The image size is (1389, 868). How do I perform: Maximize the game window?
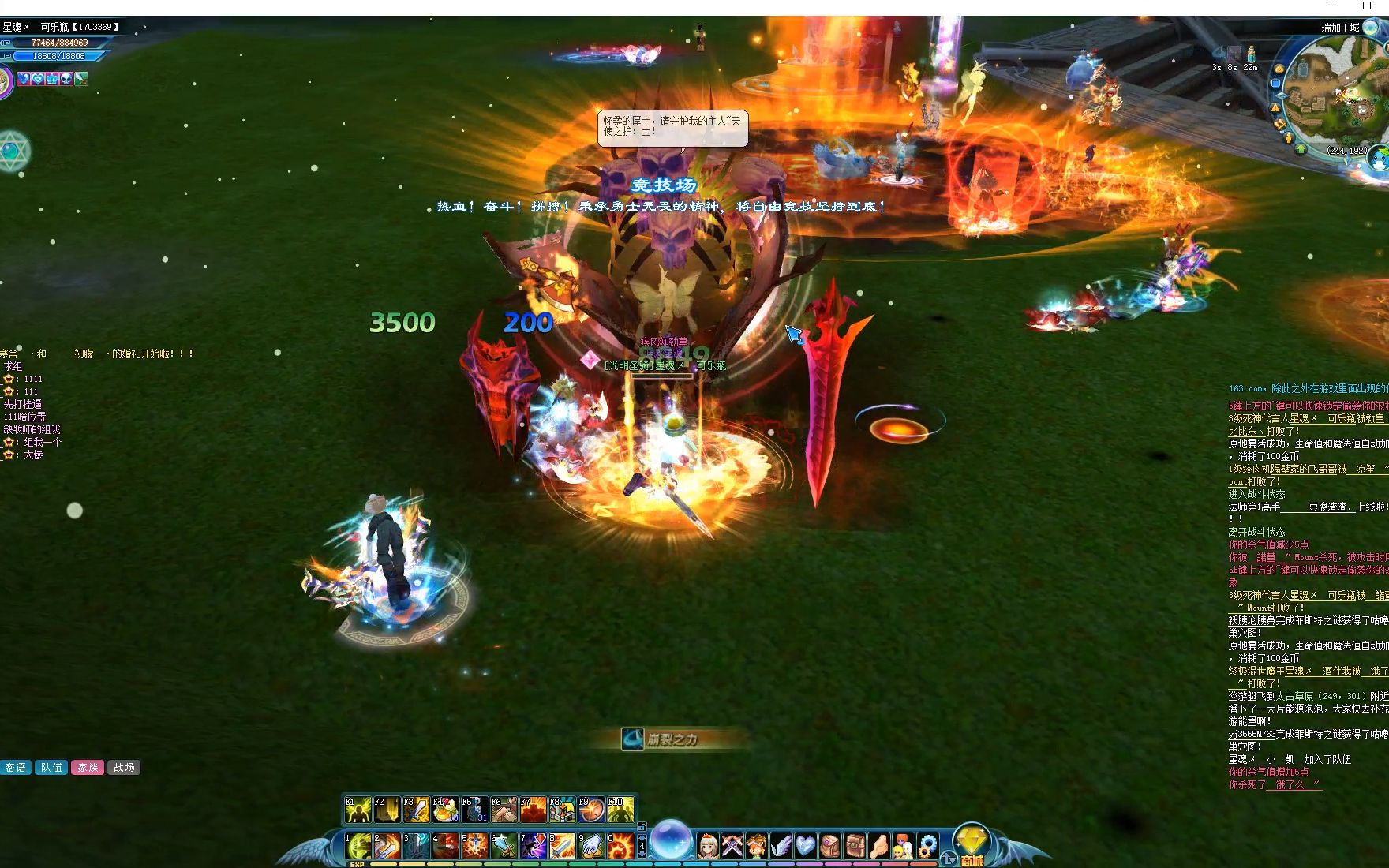tap(1367, 6)
